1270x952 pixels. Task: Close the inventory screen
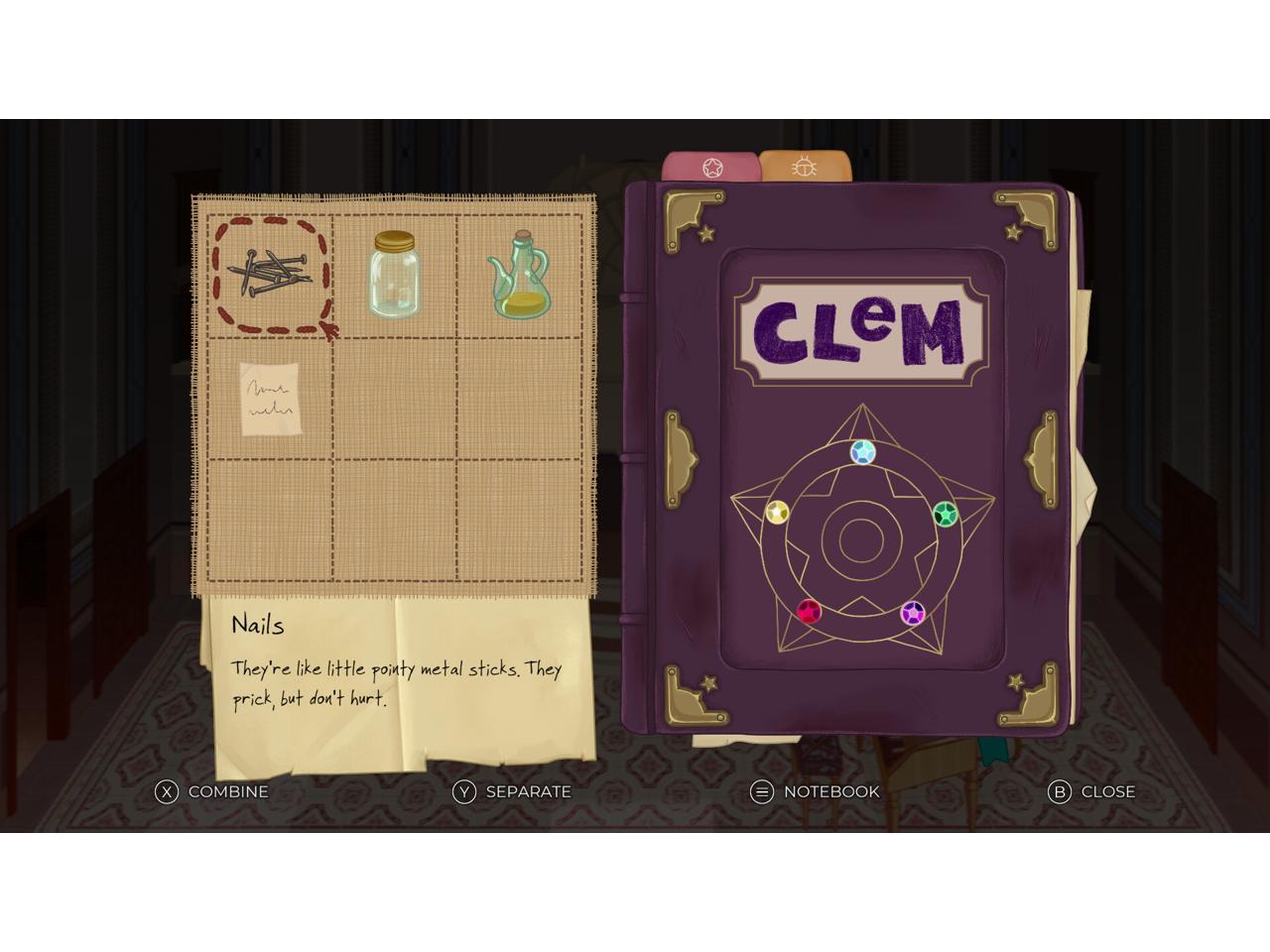1091,791
